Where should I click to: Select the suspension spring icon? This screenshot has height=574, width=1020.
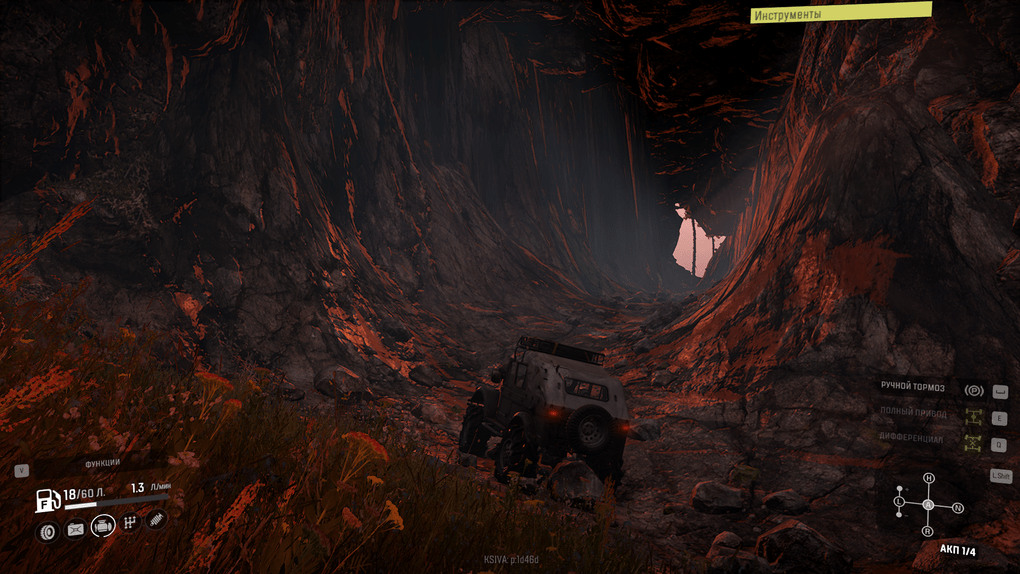157,520
